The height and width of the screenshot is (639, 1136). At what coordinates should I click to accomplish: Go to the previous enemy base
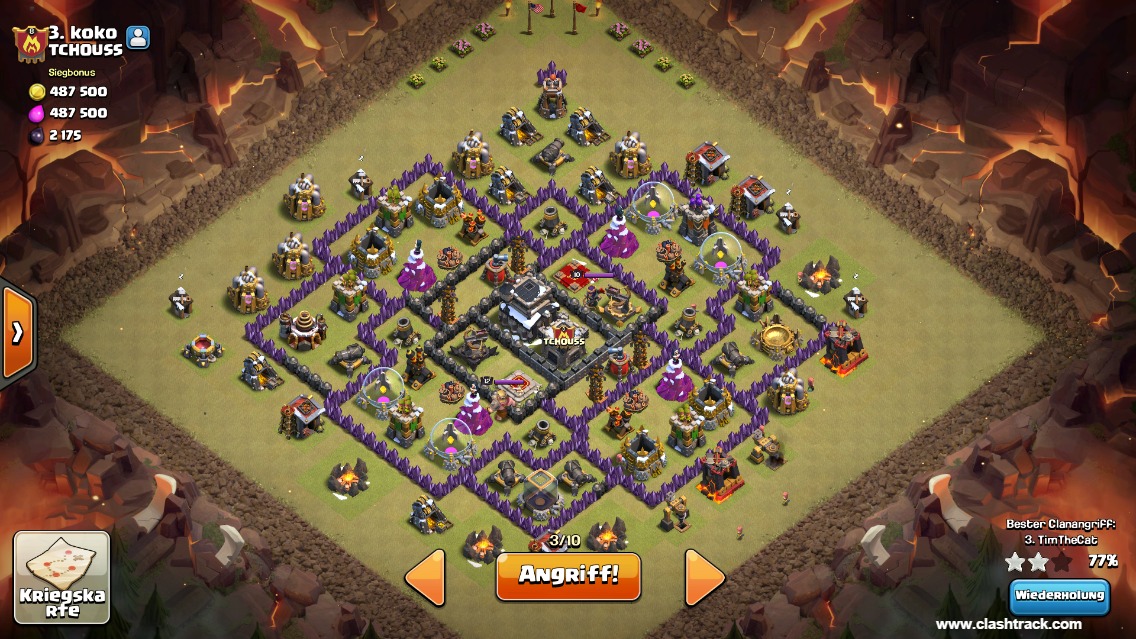click(x=425, y=576)
